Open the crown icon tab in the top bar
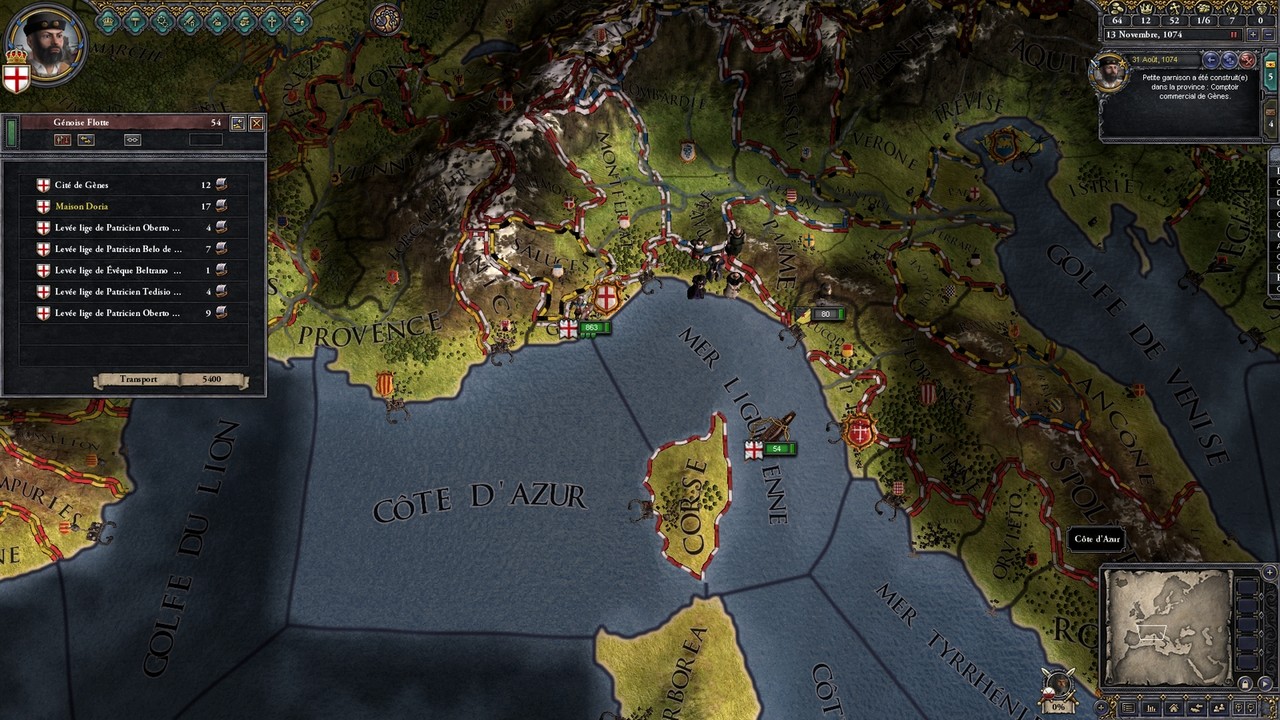The width and height of the screenshot is (1280, 720). tap(107, 20)
